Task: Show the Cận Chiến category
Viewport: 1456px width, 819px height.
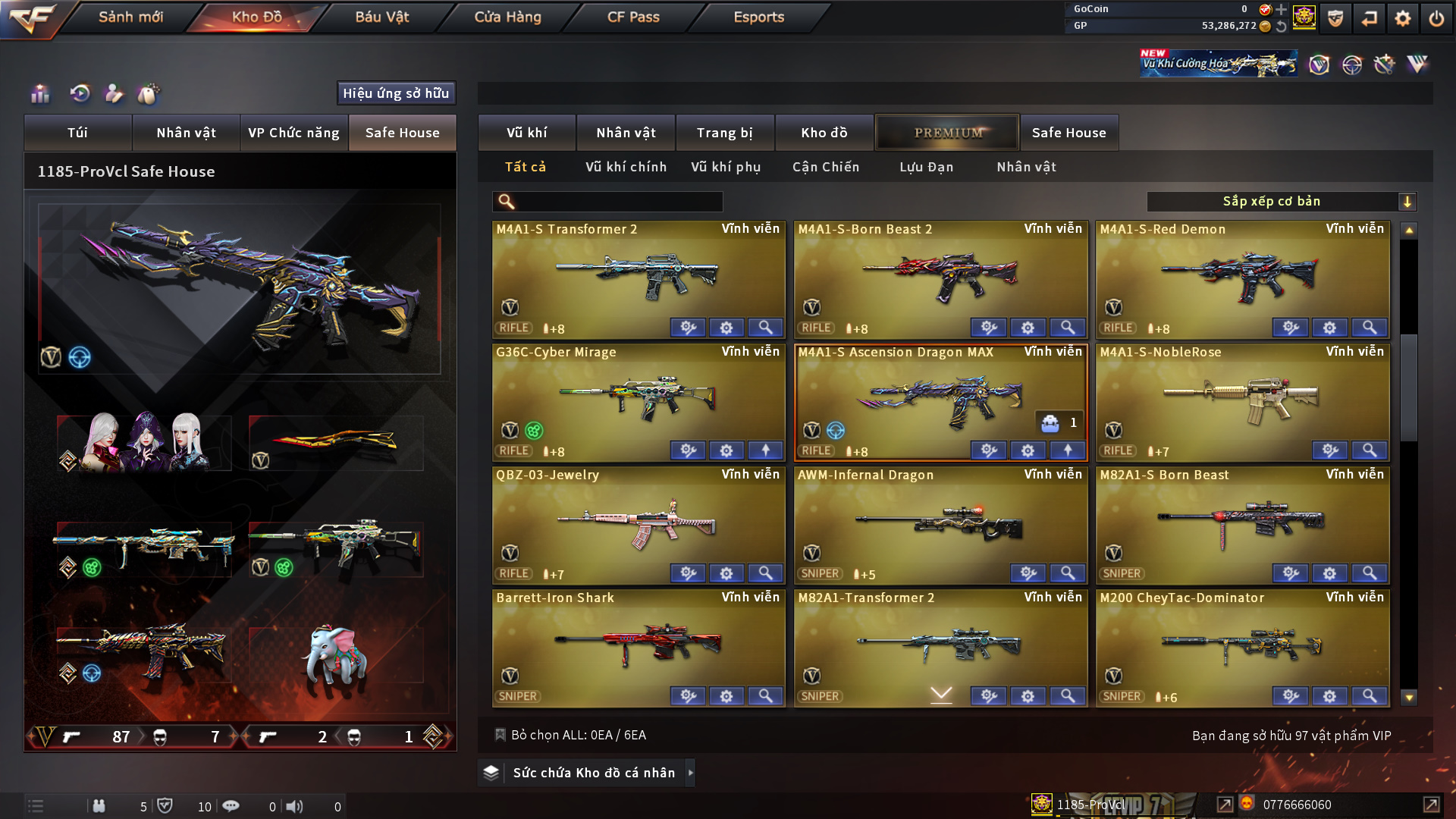Action: tap(826, 167)
